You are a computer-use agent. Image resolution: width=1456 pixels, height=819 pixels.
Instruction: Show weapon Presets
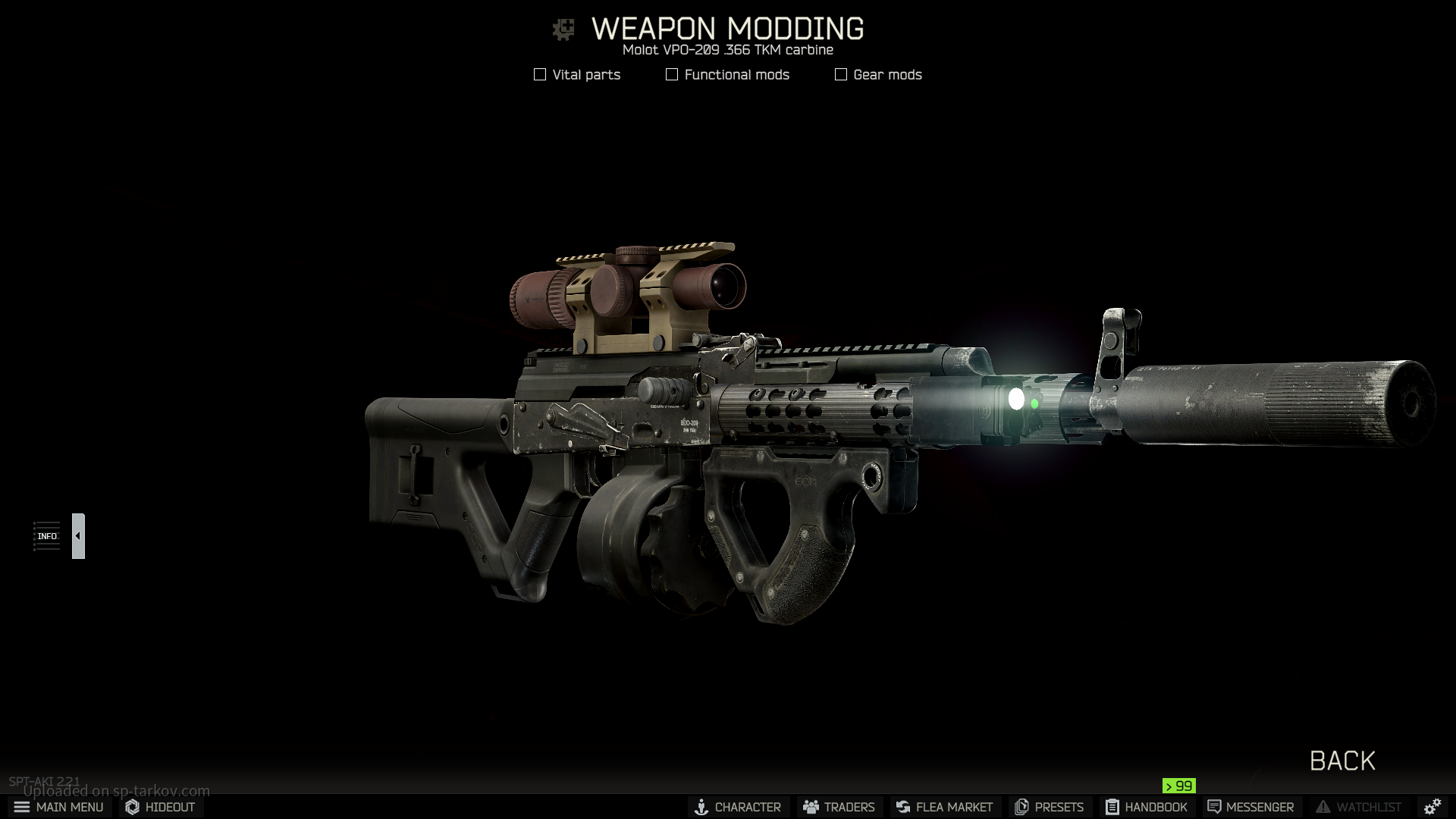point(1050,807)
